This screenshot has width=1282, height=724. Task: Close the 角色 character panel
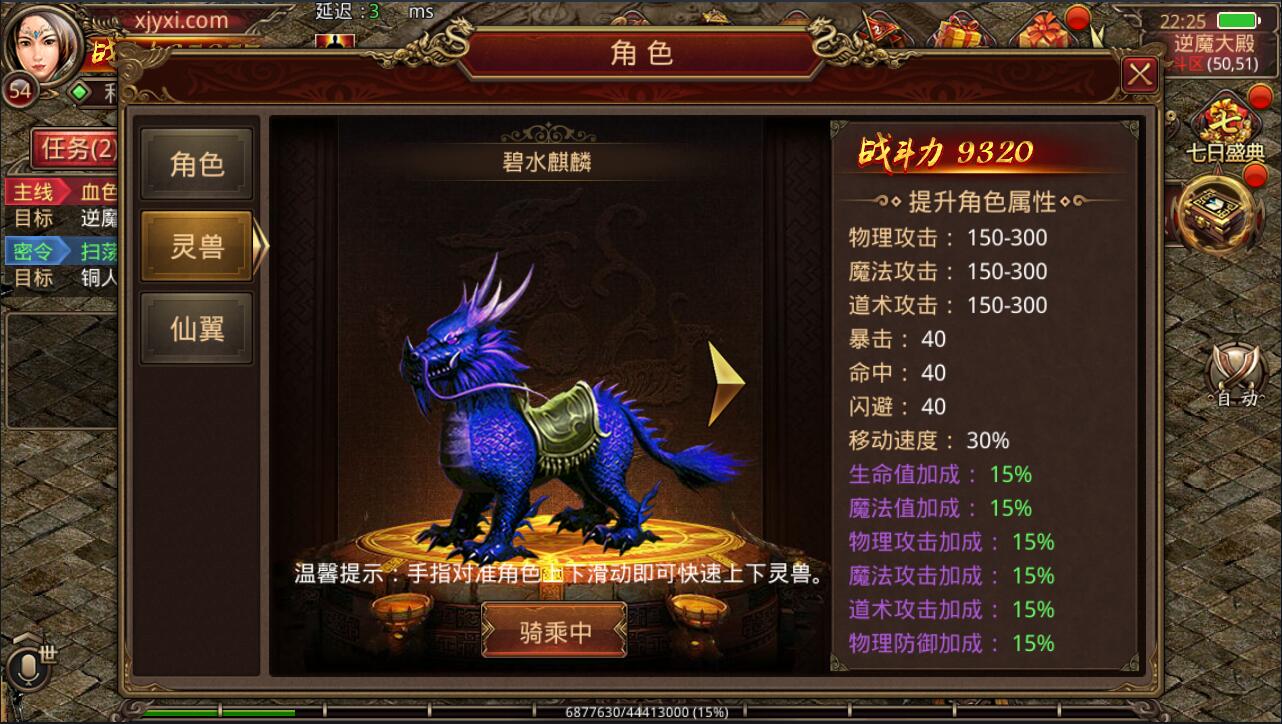[1139, 75]
